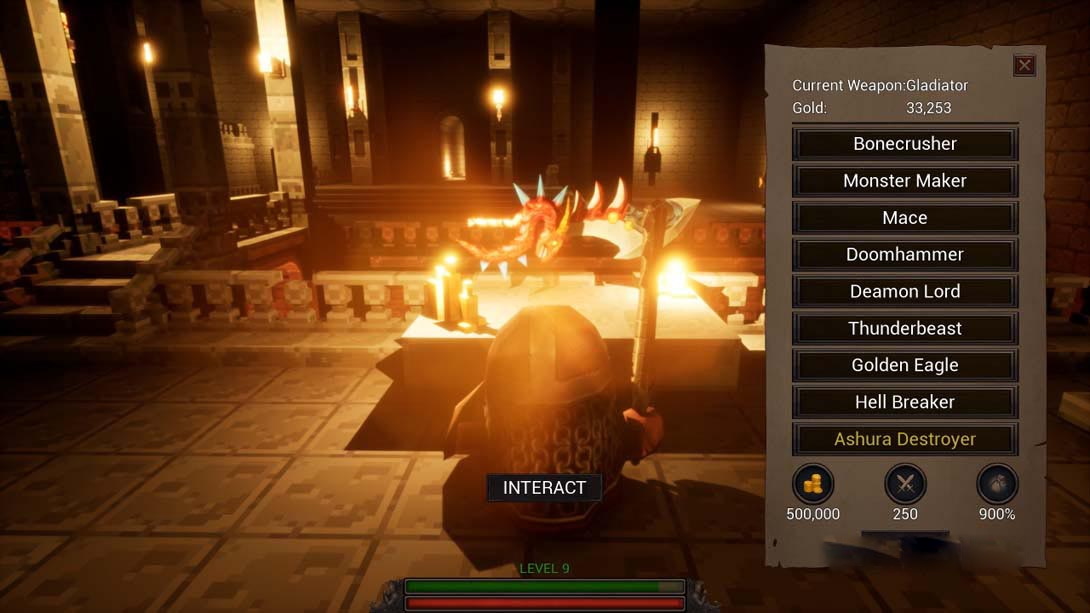Choose the Deamon Lord weapon
Image resolution: width=1090 pixels, height=613 pixels.
coord(905,292)
